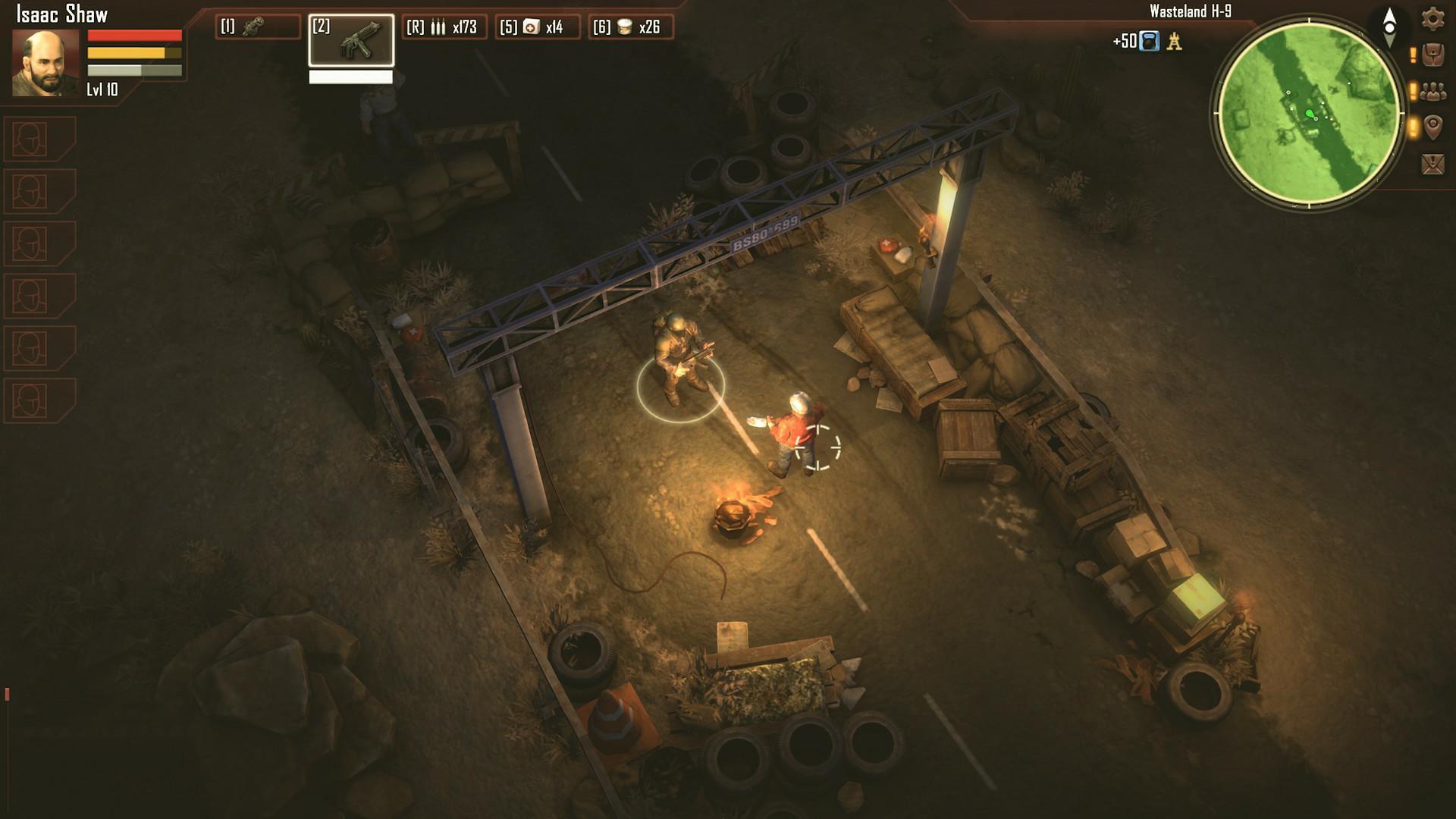Click the circular green minimap
Image resolution: width=1456 pixels, height=819 pixels.
[1310, 114]
